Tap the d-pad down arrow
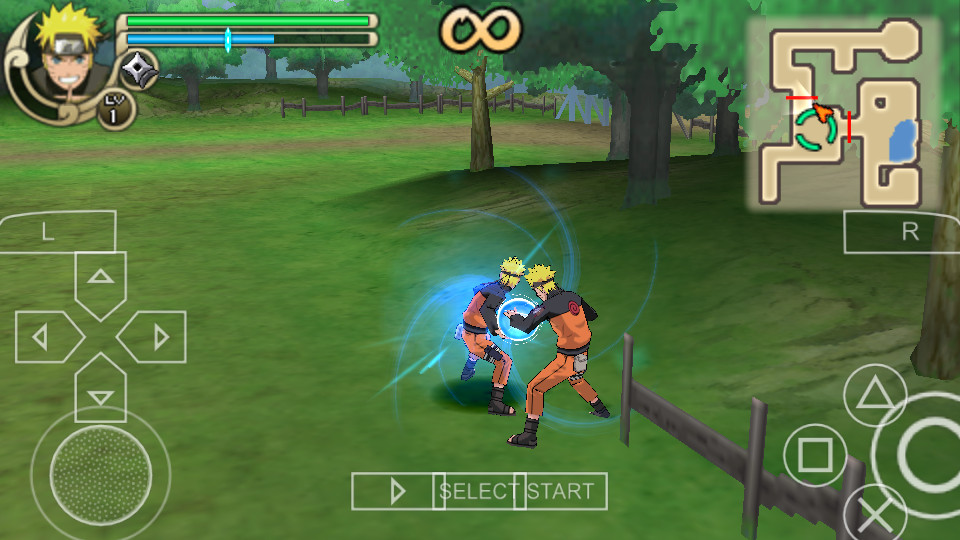Image resolution: width=960 pixels, height=540 pixels. coord(100,392)
